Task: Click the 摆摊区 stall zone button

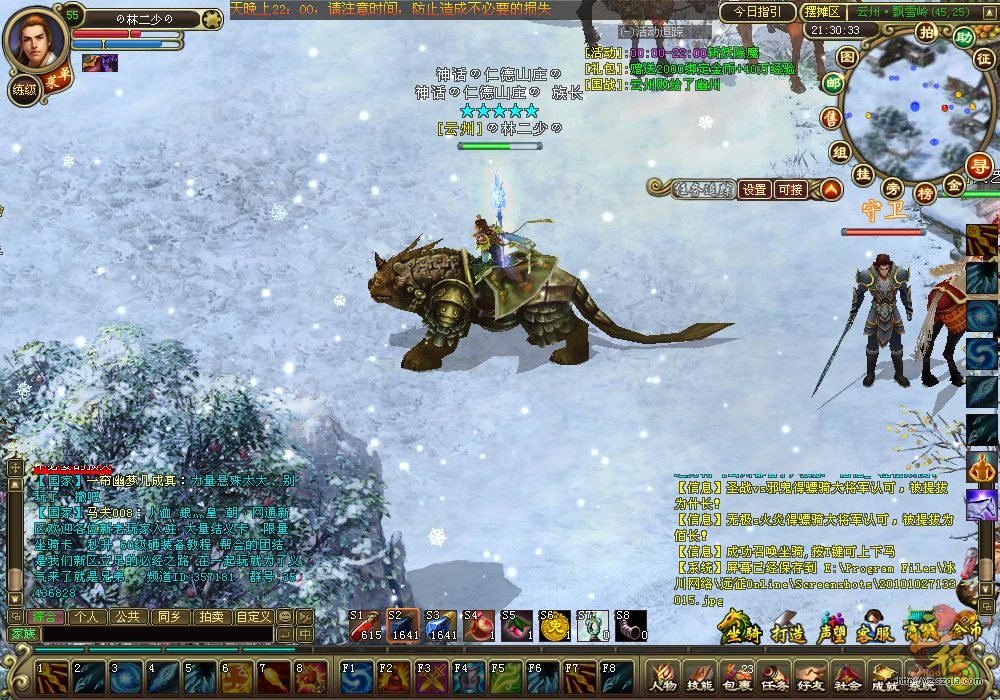Action: pos(822,12)
